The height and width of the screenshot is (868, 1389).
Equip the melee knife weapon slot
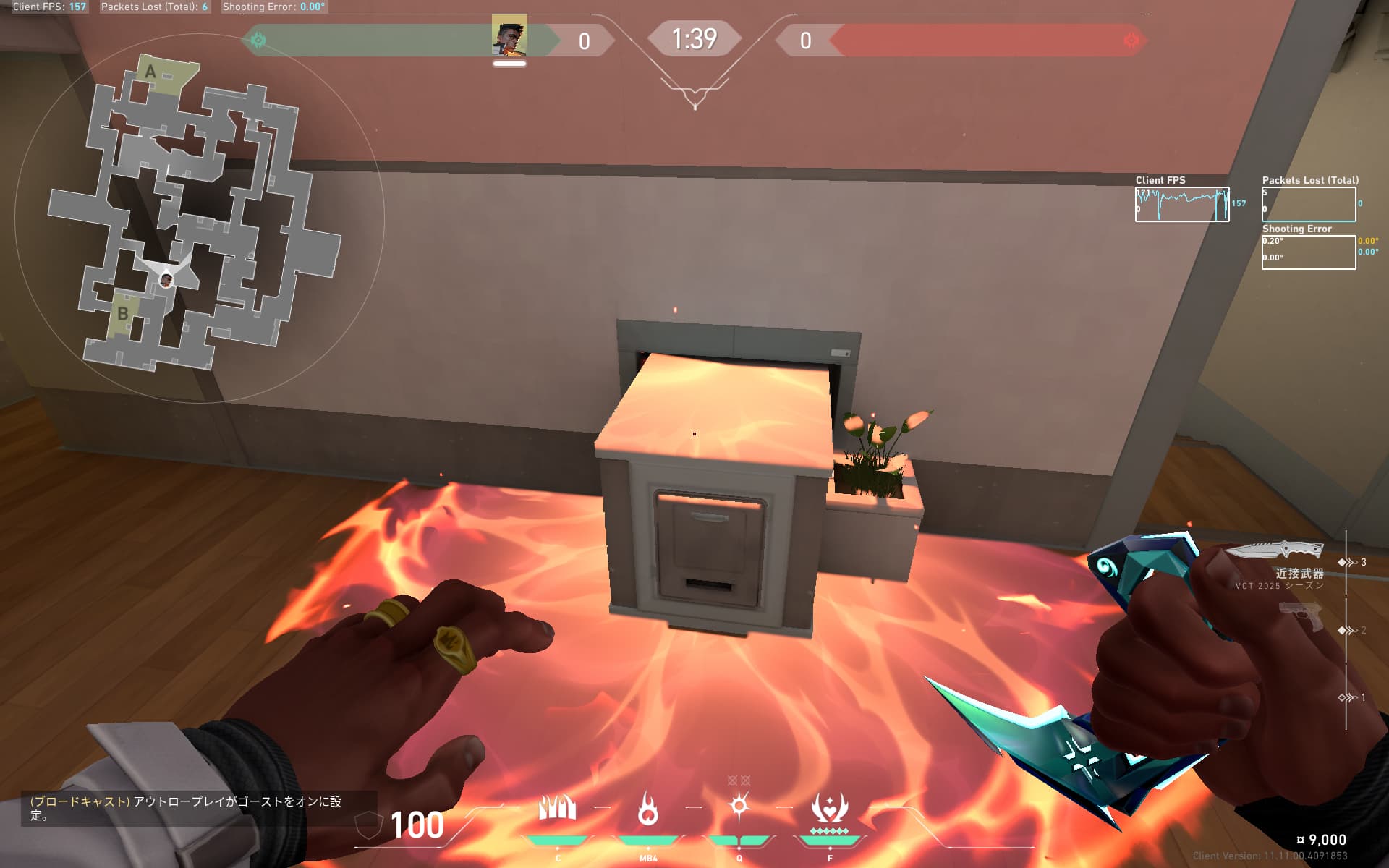(x=1275, y=551)
